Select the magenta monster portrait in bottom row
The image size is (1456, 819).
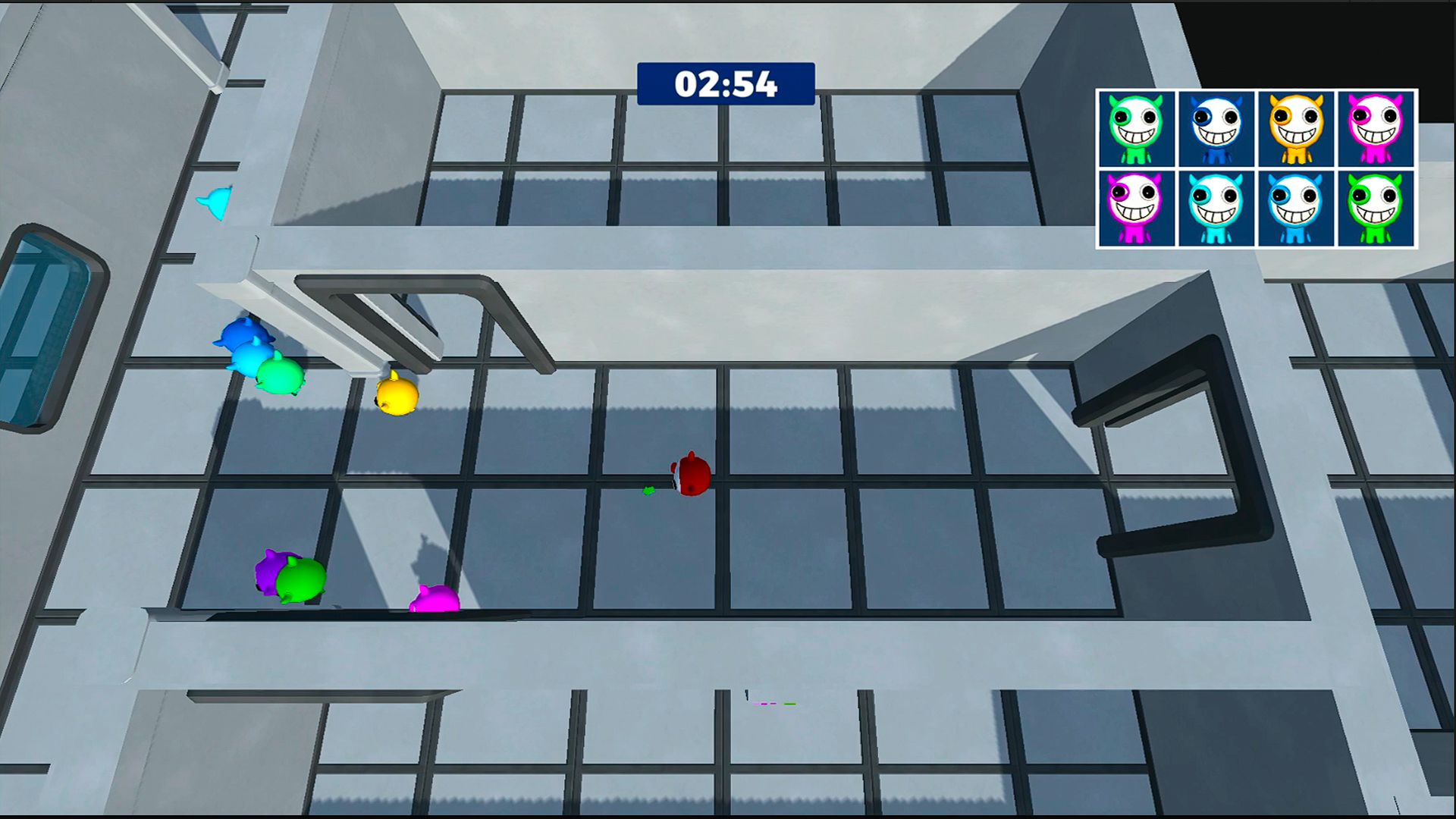[x=1135, y=207]
